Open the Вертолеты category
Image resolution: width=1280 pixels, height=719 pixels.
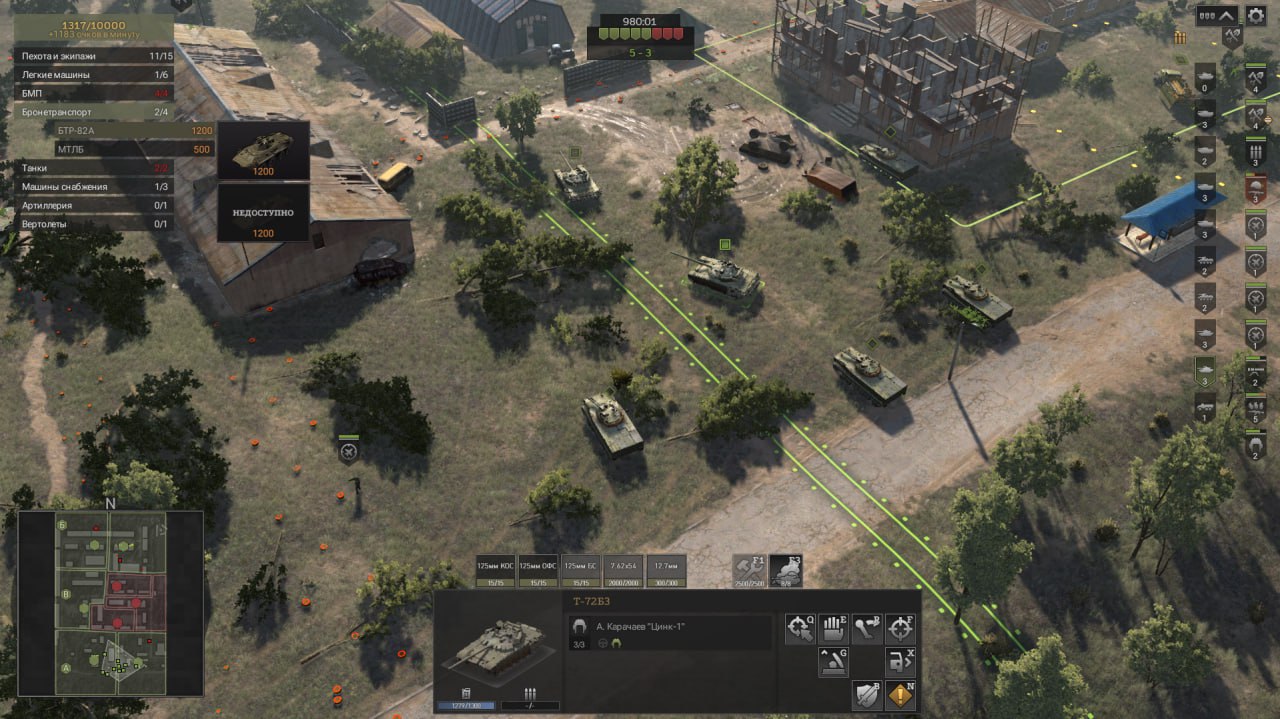(95, 224)
